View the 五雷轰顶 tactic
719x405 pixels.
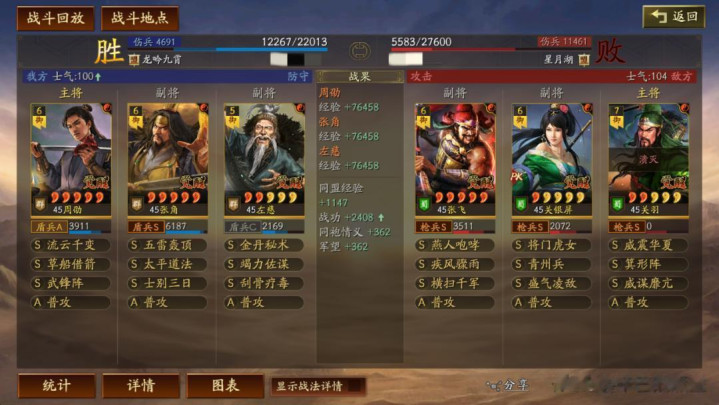coord(167,245)
